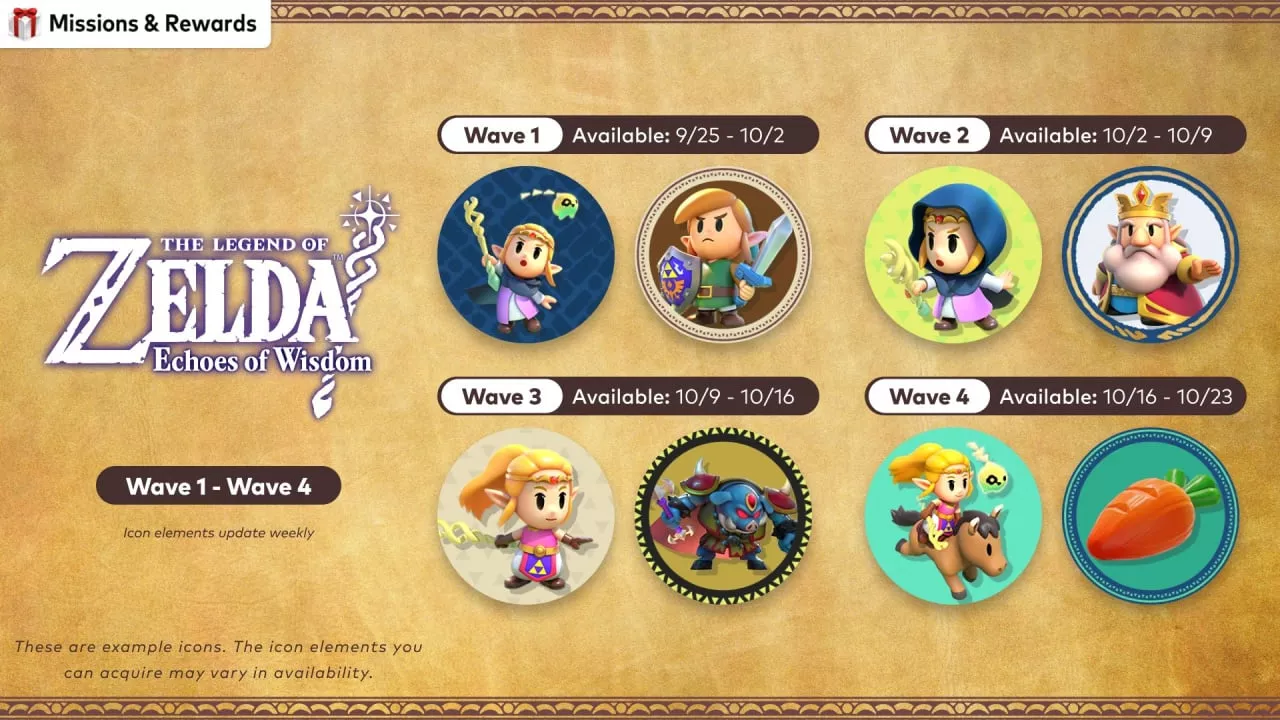Click the Wave 1 - Wave 4 button
The height and width of the screenshot is (720, 1280).
pyautogui.click(x=218, y=487)
